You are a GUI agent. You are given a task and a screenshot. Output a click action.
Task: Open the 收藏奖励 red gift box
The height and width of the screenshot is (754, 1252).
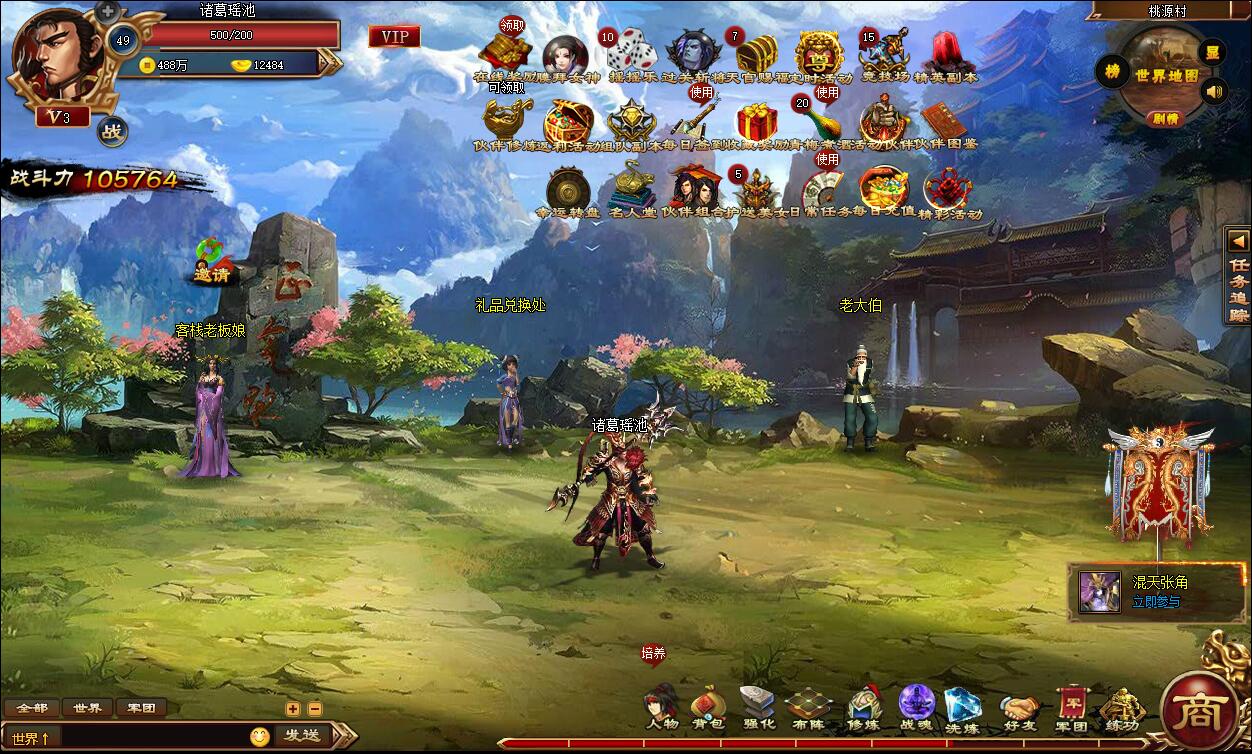pyautogui.click(x=756, y=121)
